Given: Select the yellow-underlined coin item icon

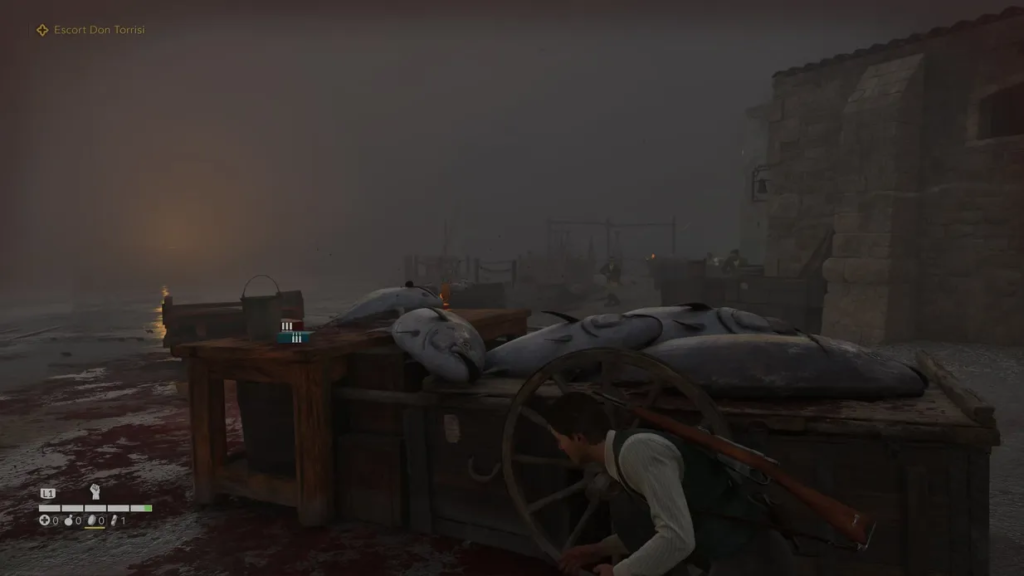Looking at the screenshot, I should (92, 520).
